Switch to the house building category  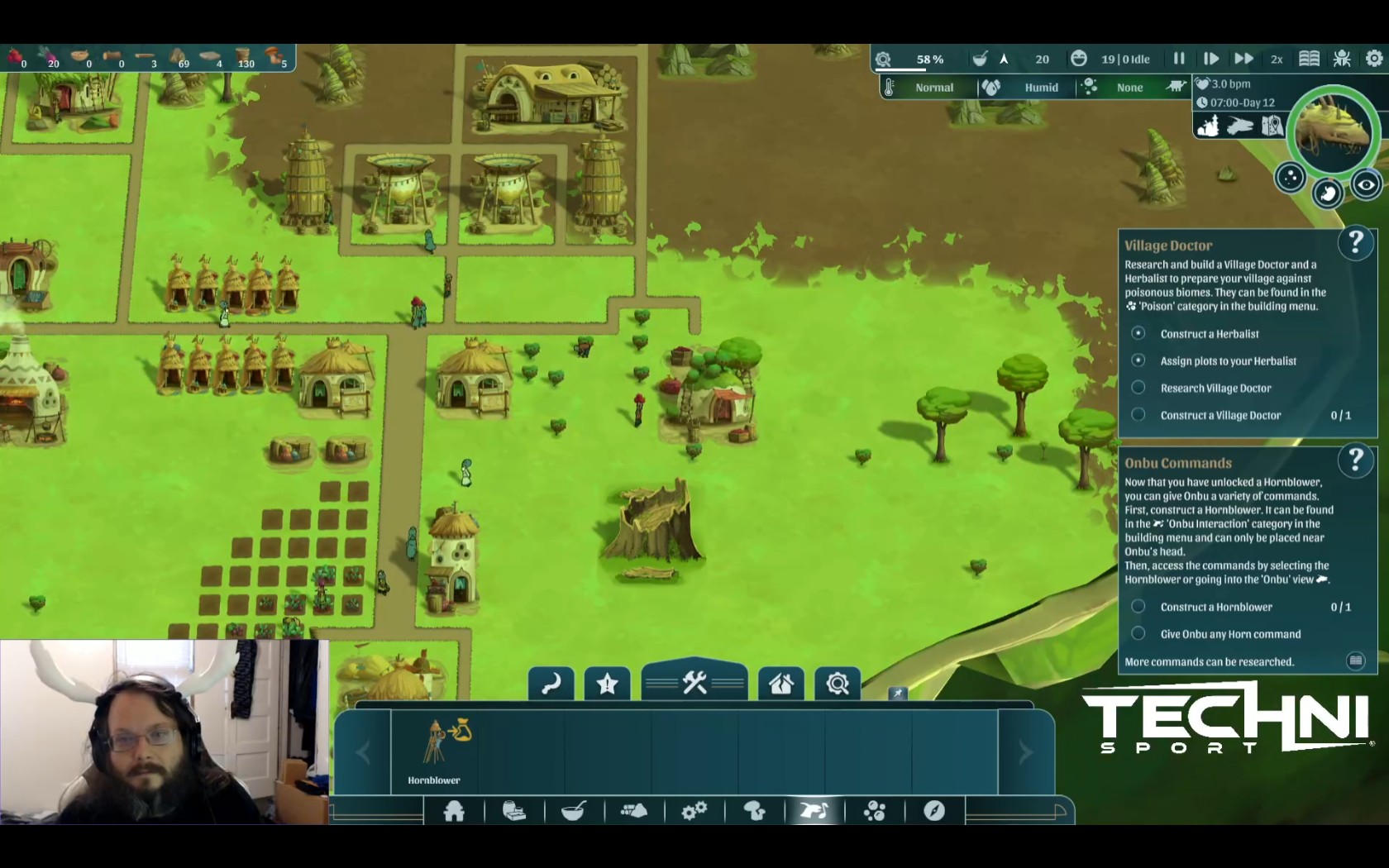[454, 811]
